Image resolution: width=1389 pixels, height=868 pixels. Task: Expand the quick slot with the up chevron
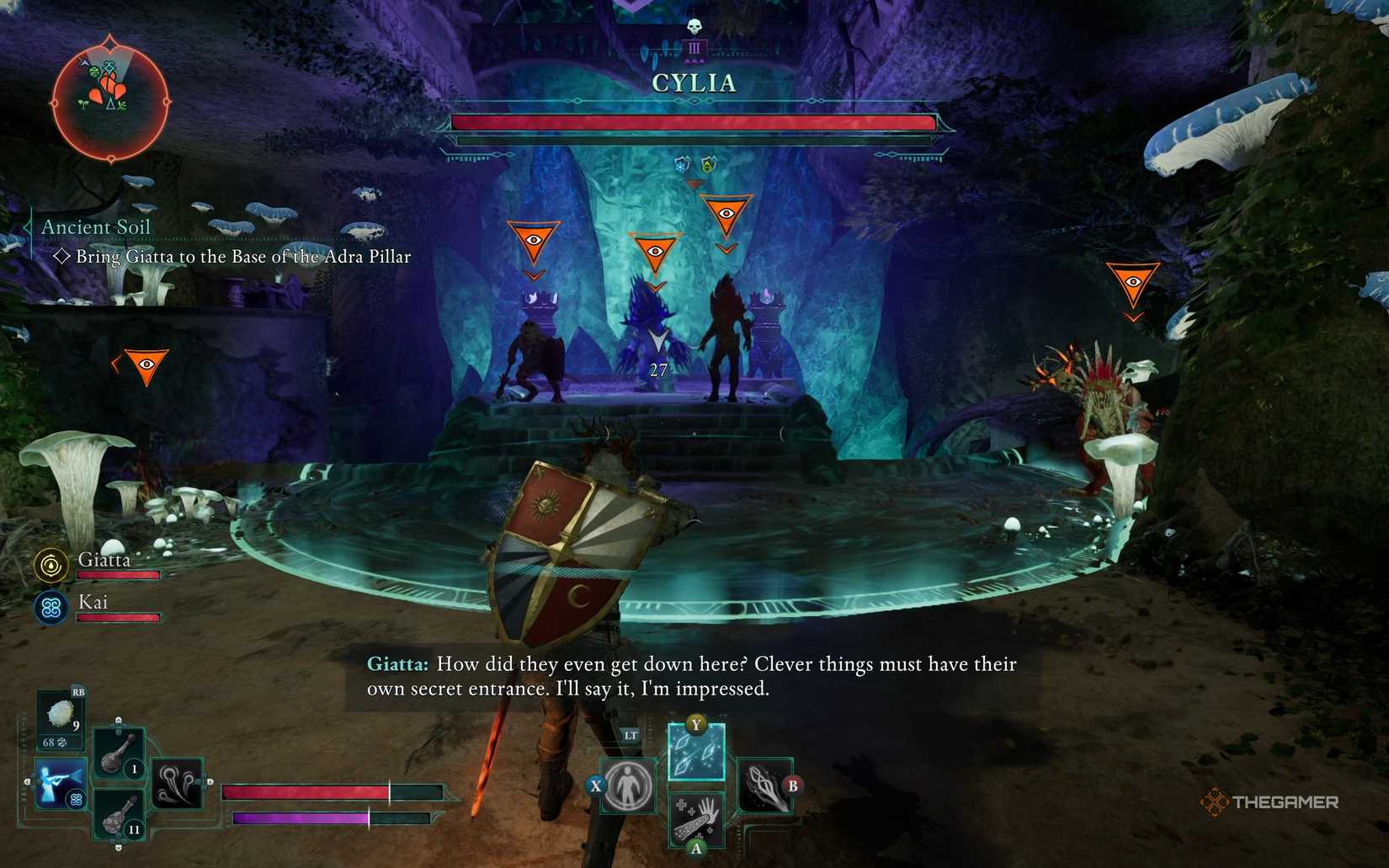(118, 720)
